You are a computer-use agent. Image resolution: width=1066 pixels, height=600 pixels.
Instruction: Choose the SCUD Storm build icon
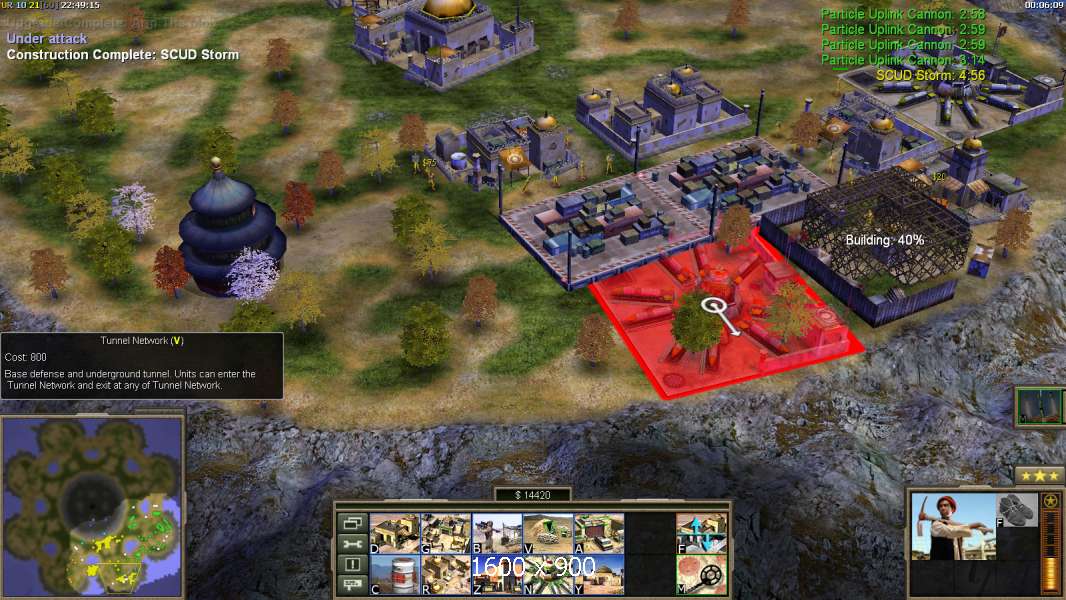click(x=548, y=574)
